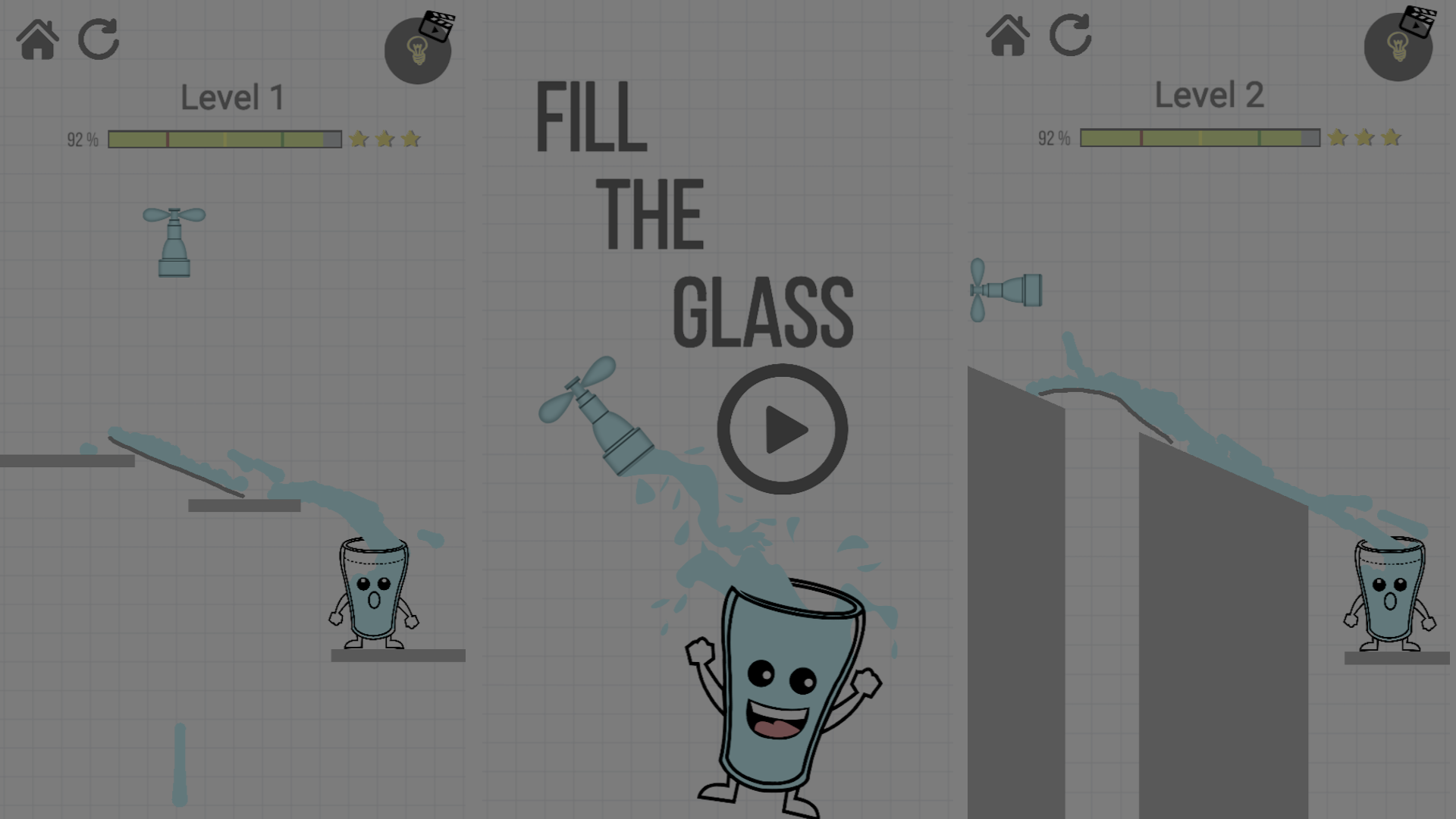This screenshot has width=1456, height=819.
Task: Click the Level 2 title label
Action: tap(1208, 96)
